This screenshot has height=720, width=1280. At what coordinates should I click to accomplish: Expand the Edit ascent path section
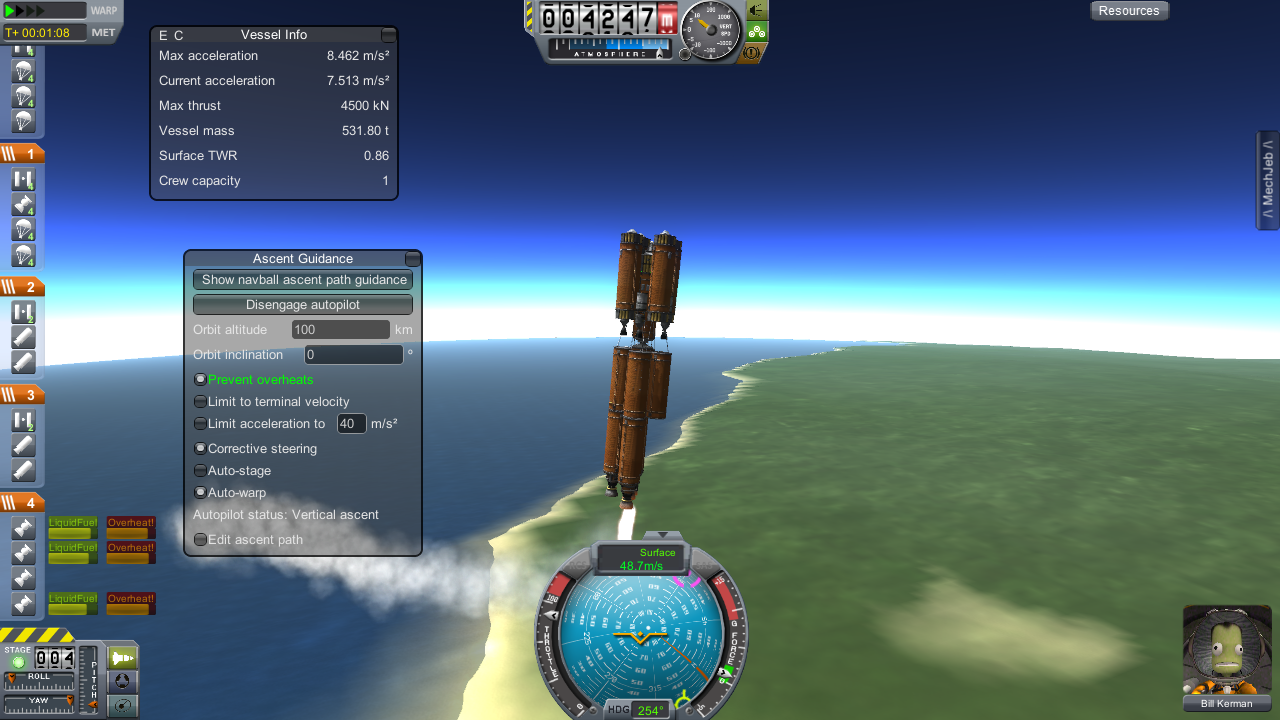pos(201,540)
